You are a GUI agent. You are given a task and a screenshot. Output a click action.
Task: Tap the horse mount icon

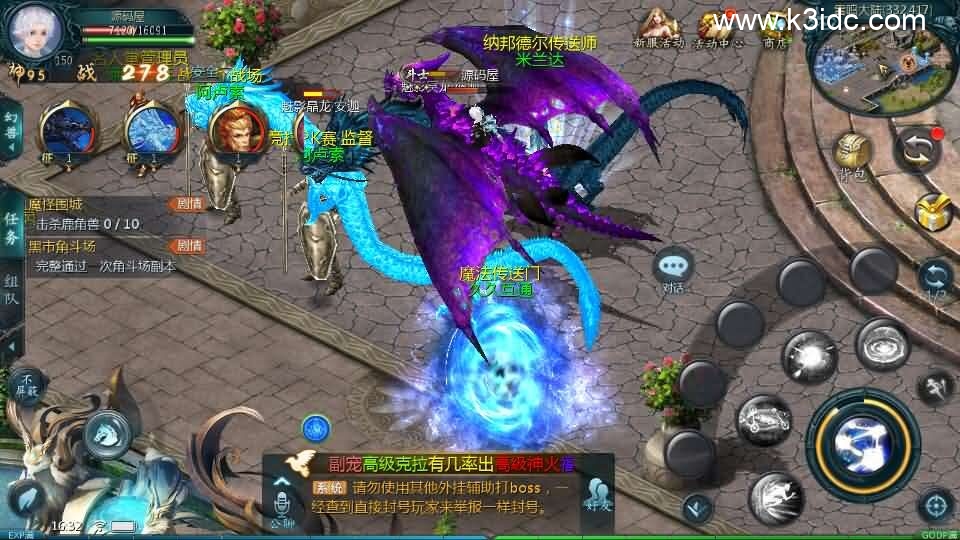105,432
